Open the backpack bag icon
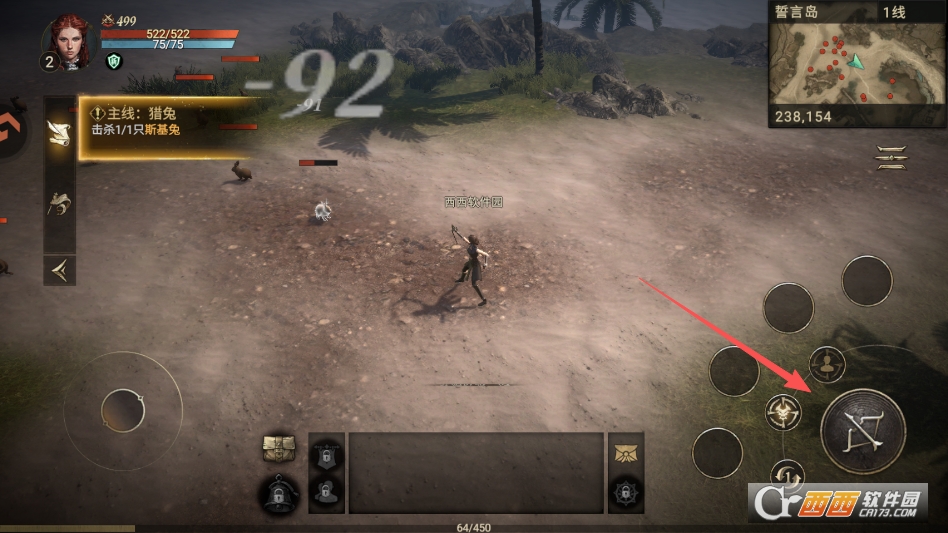 [279, 451]
